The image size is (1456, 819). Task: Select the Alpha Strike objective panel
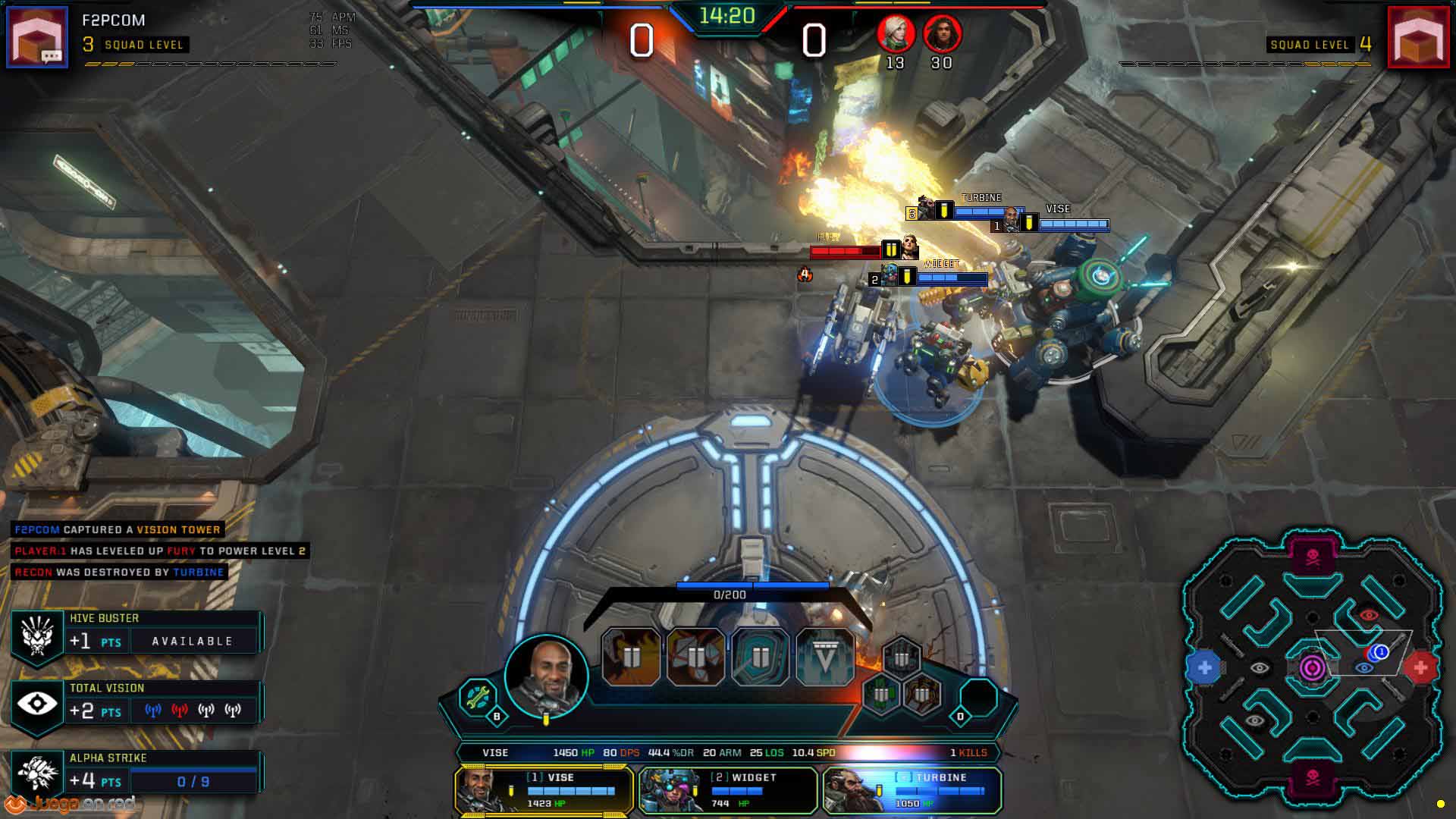[x=136, y=772]
